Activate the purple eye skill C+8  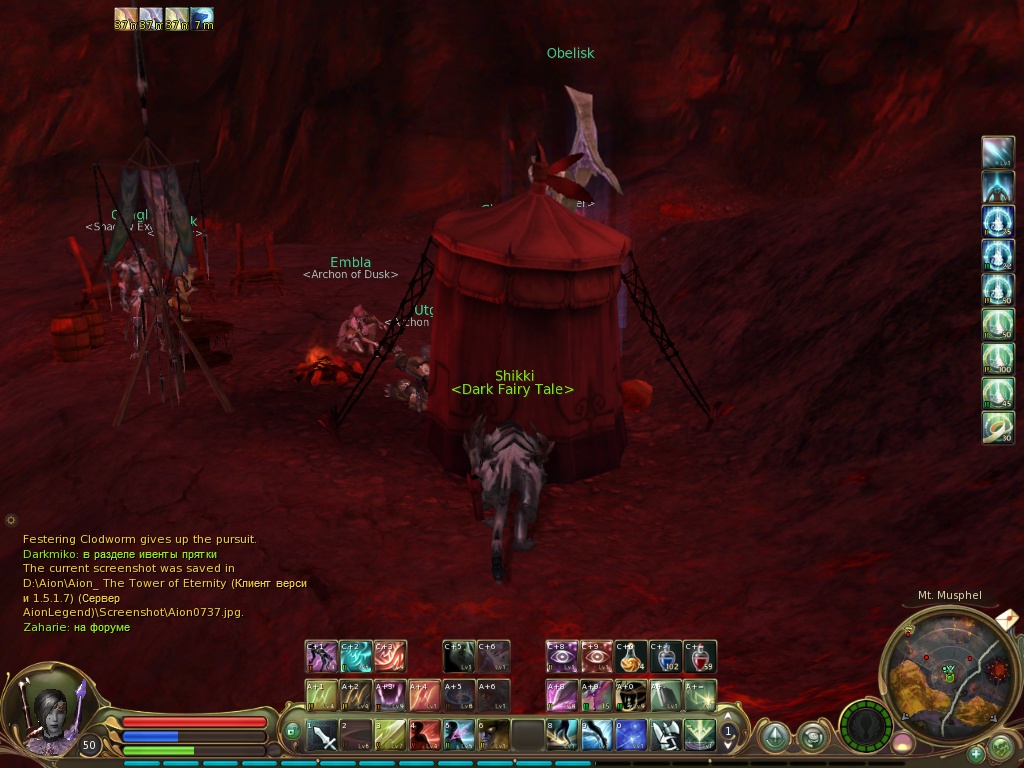[x=561, y=657]
